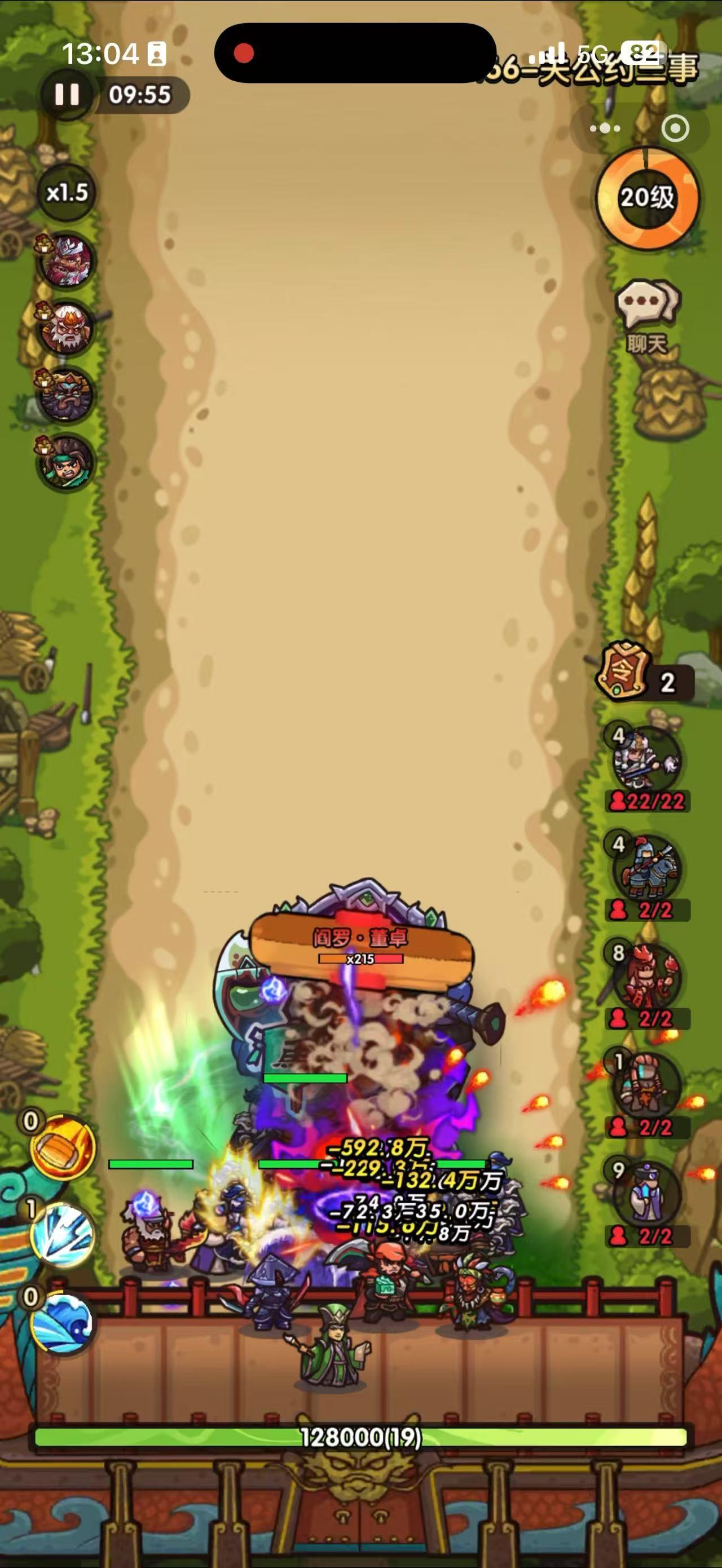This screenshot has height=1568, width=722.
Task: Pause the game with the pause button
Action: [68, 94]
